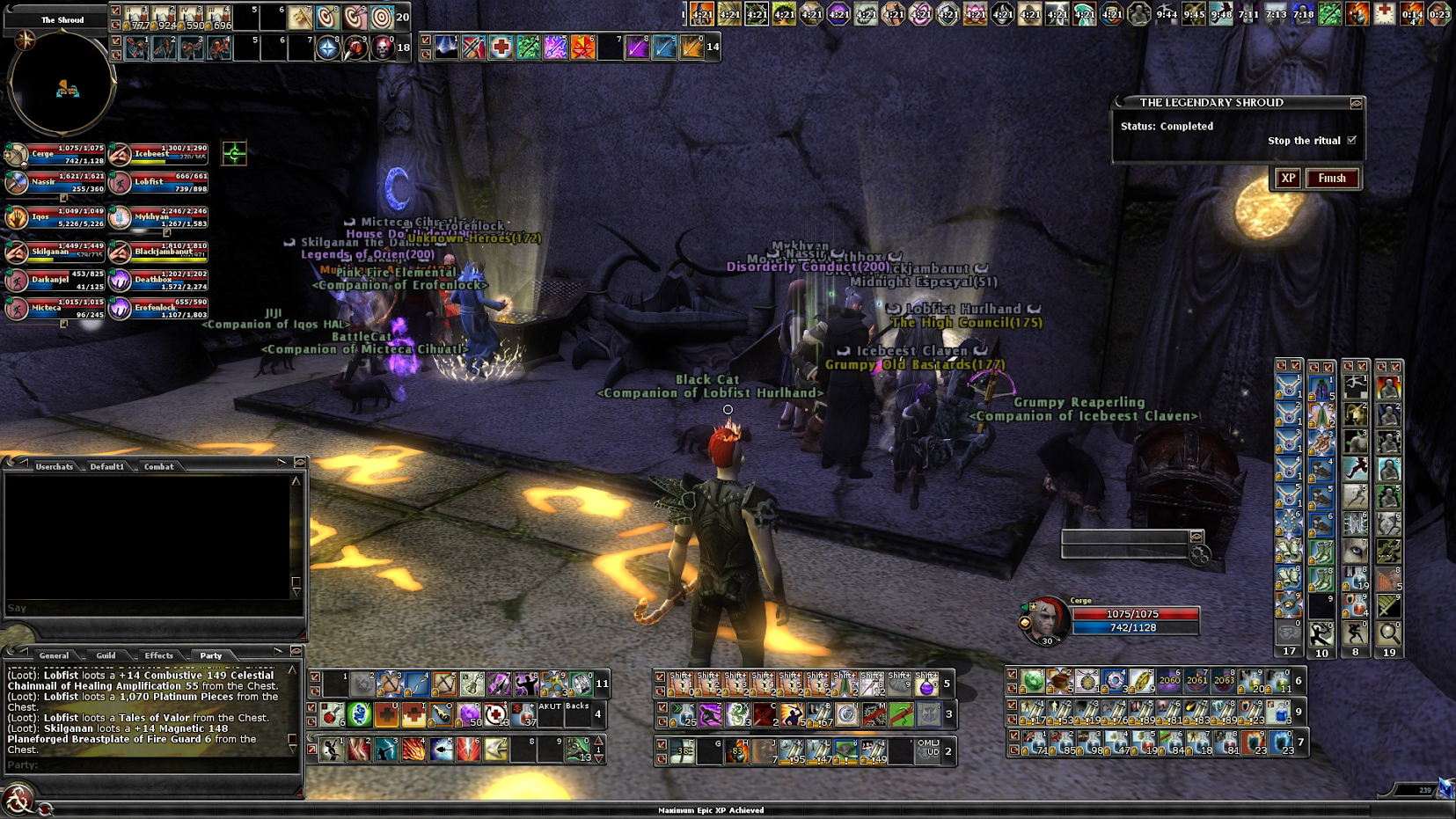The height and width of the screenshot is (819, 1456).
Task: Select party member Iqos in party list
Action: point(17,217)
